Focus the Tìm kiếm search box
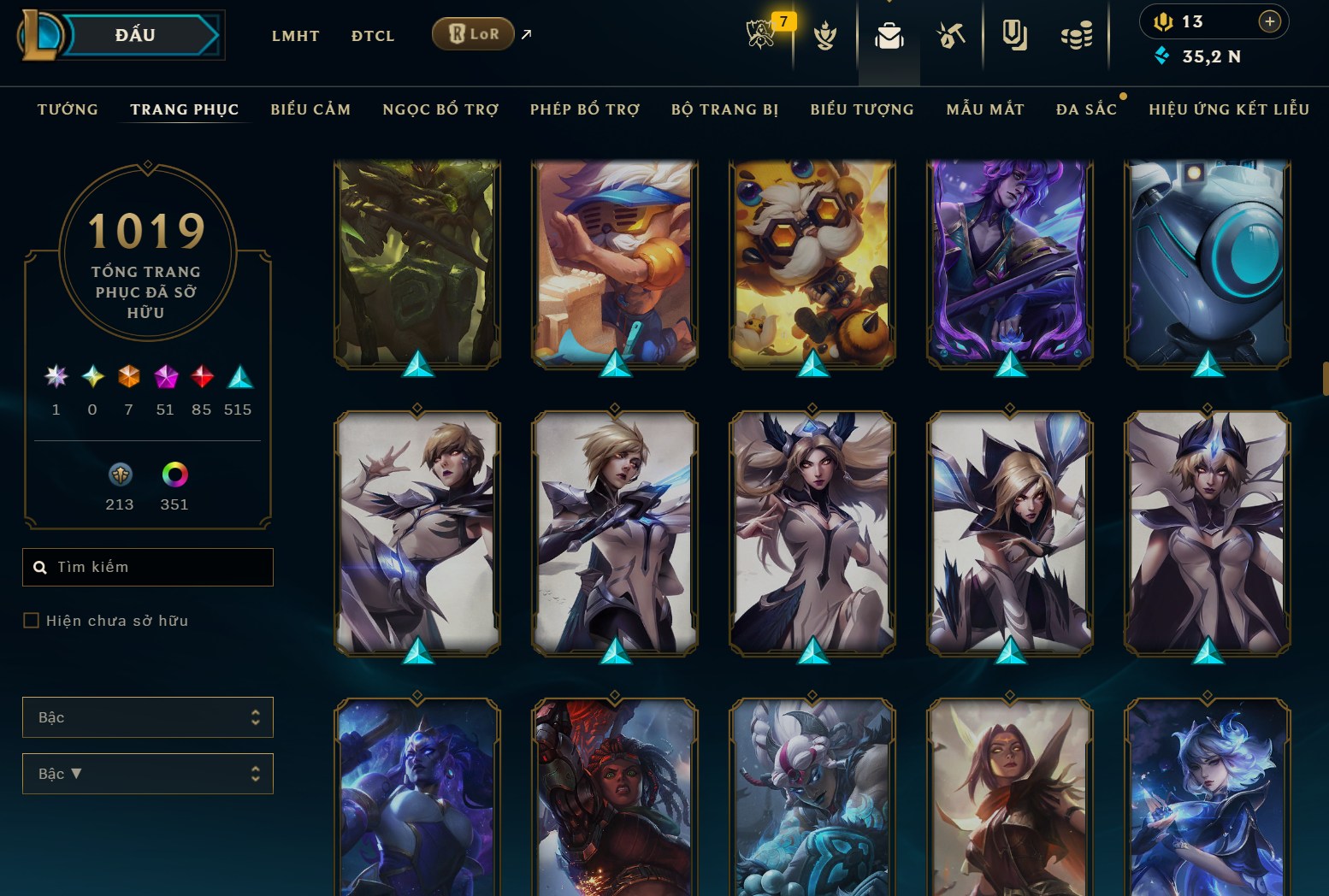1329x896 pixels. coord(158,567)
